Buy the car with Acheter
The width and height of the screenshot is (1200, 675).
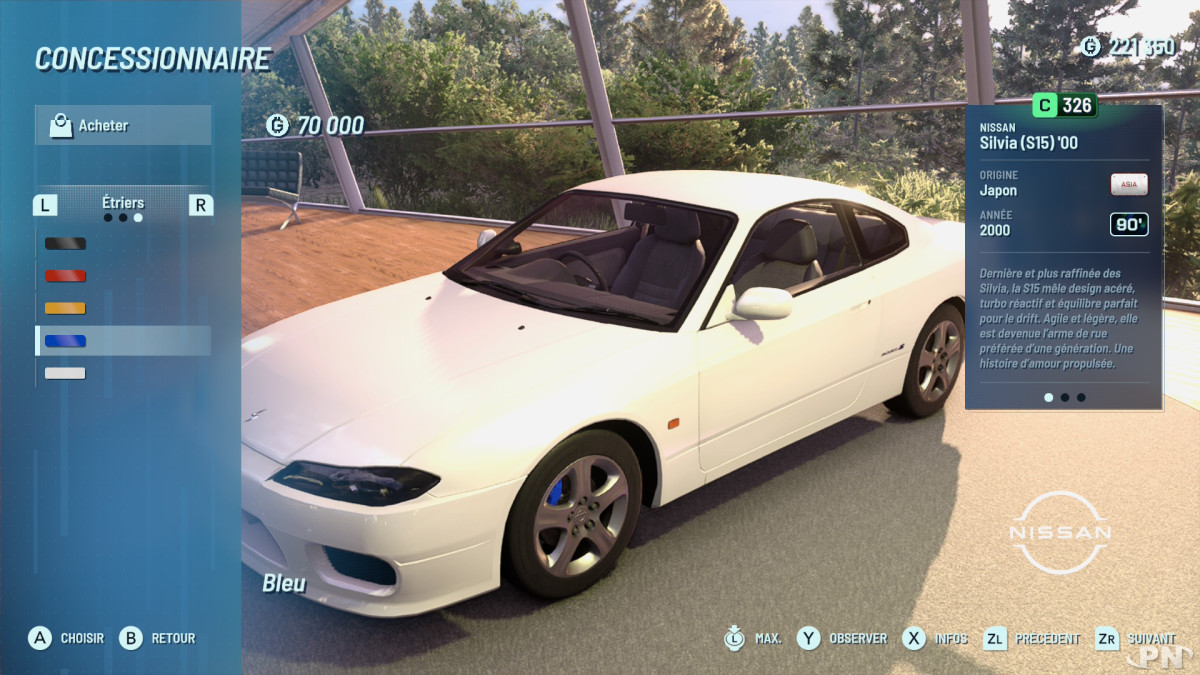(x=122, y=126)
